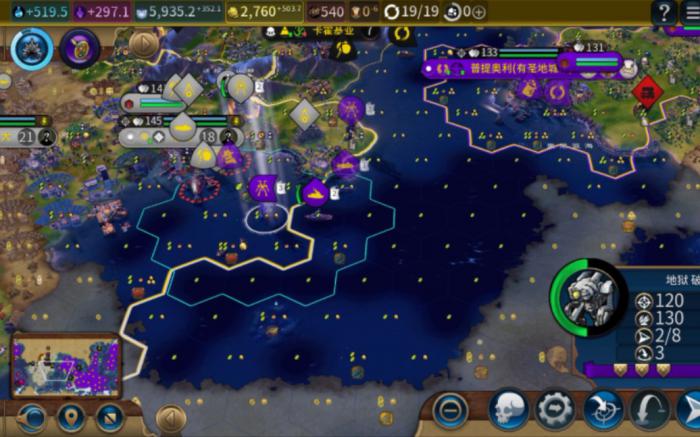Open the Civilopedia question mark
The height and width of the screenshot is (437, 700).
[663, 12]
